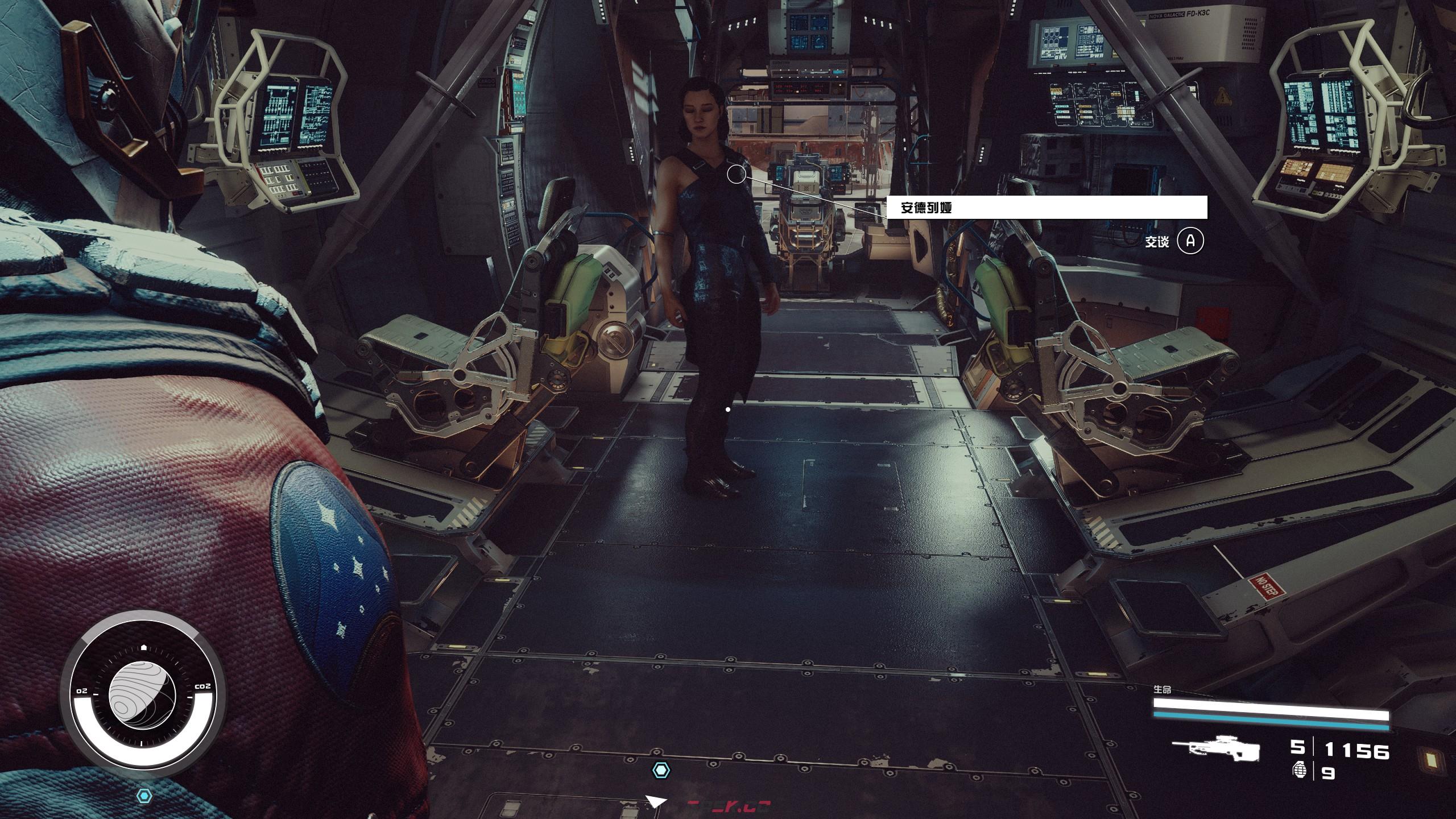Click the hexagon marker below the scanner compass
The image size is (1456, 819).
click(145, 795)
